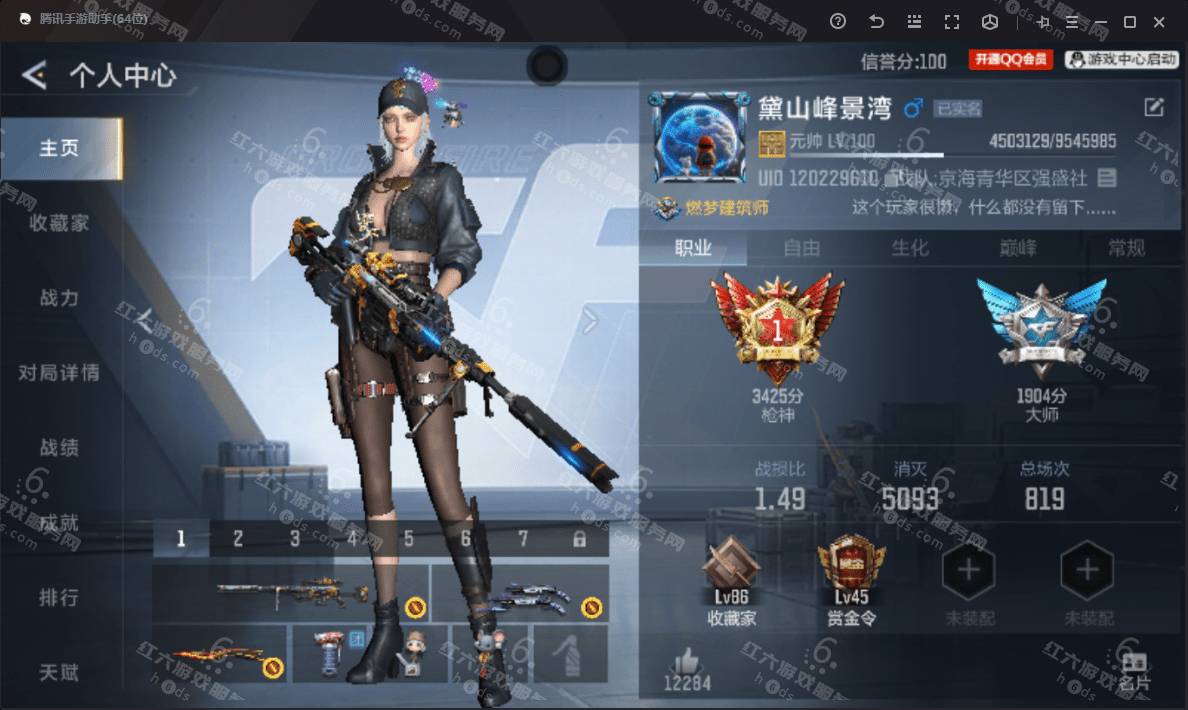The width and height of the screenshot is (1188, 710).
Task: Select the 生化 stats tab
Action: (910, 248)
